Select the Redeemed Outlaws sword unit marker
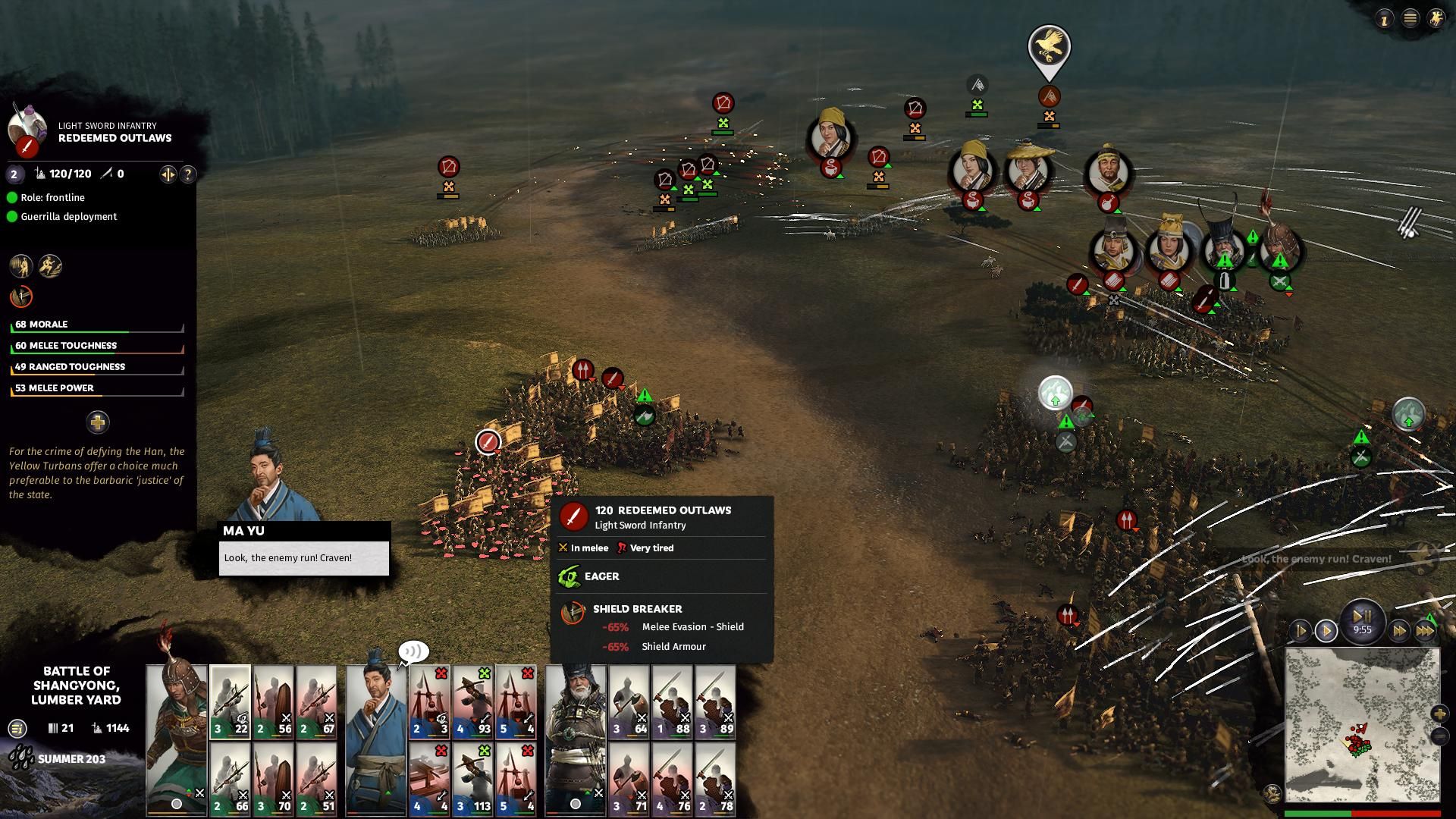Image resolution: width=1456 pixels, height=819 pixels. coord(488,441)
